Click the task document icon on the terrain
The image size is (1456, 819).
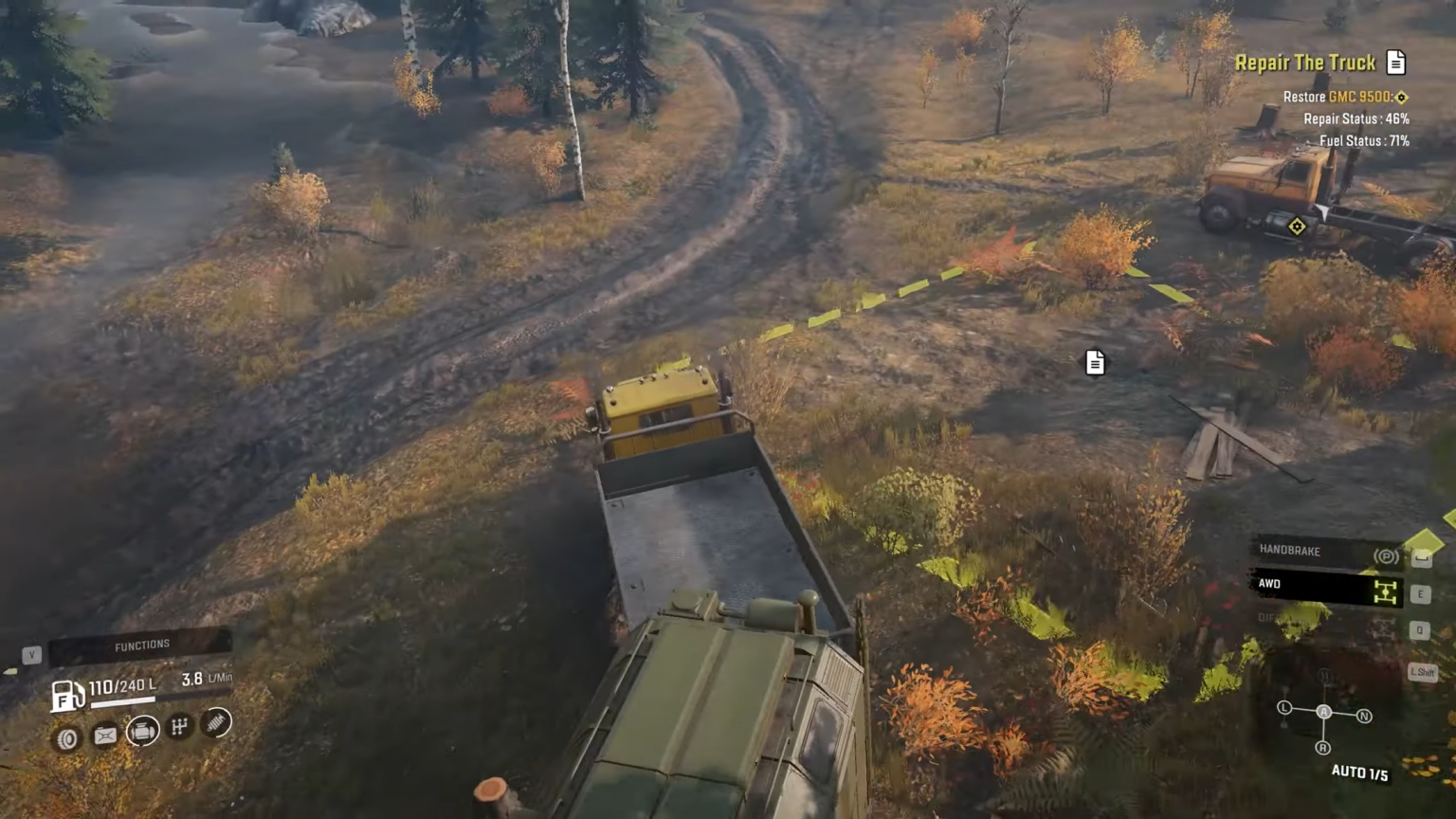(x=1095, y=362)
